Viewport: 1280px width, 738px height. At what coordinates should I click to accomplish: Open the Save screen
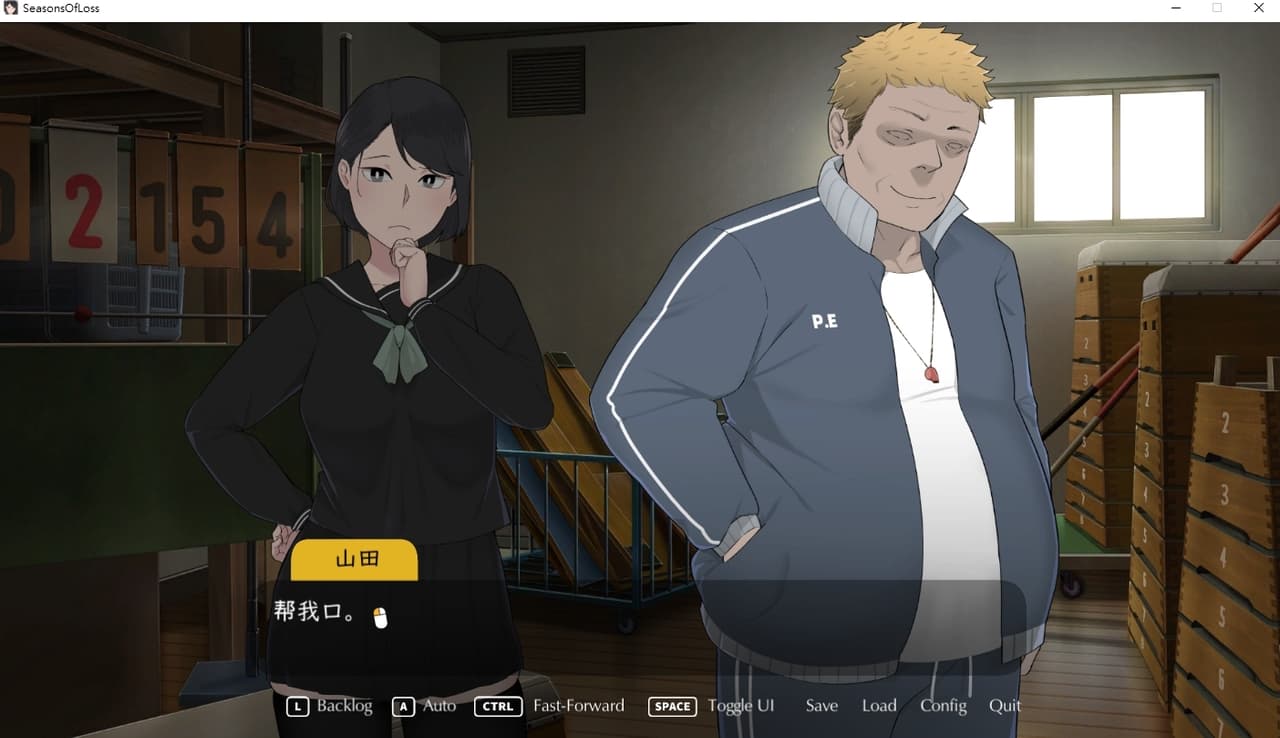(x=821, y=706)
